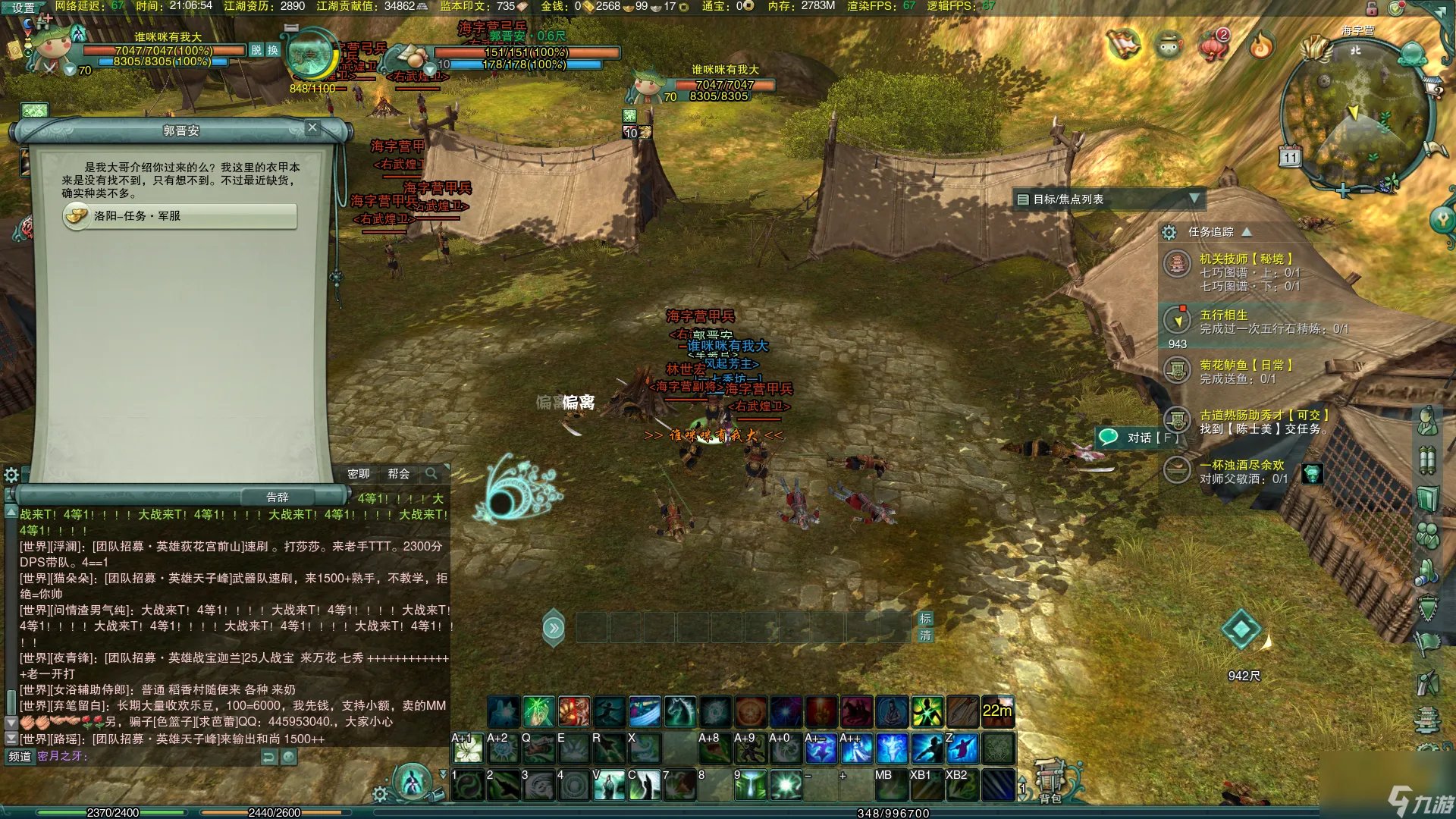Select the 机关技师 quest entry

coord(1245,259)
